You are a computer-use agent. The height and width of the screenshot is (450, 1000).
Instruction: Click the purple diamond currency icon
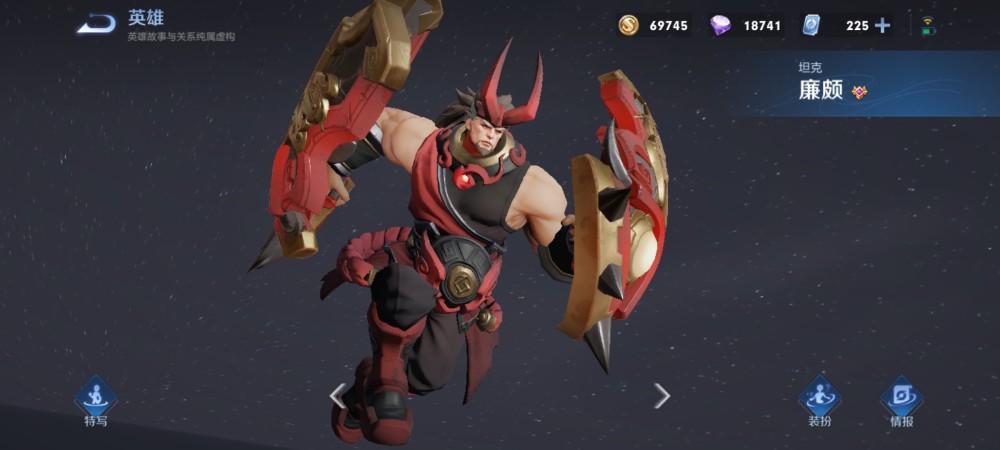point(720,26)
